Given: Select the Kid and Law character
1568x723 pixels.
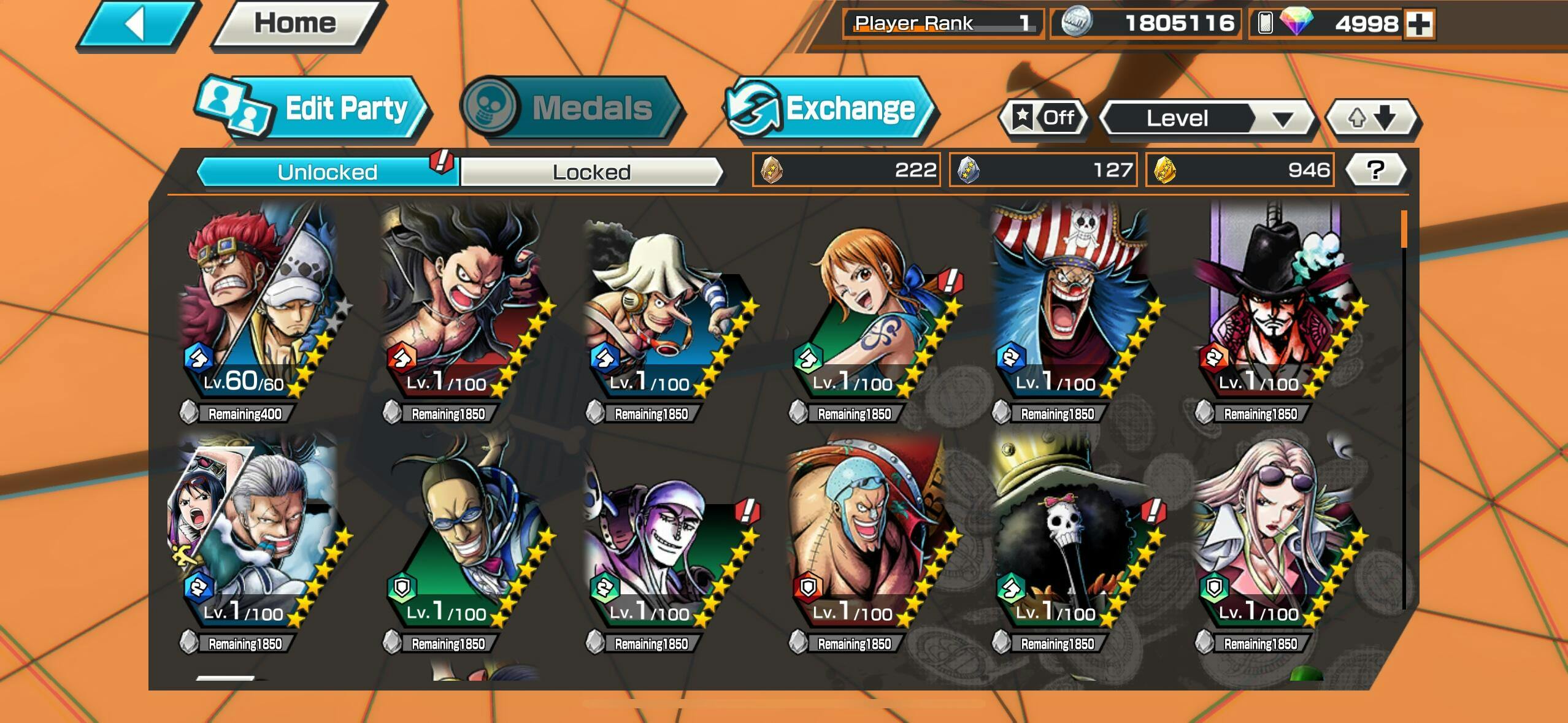Looking at the screenshot, I should pyautogui.click(x=258, y=300).
